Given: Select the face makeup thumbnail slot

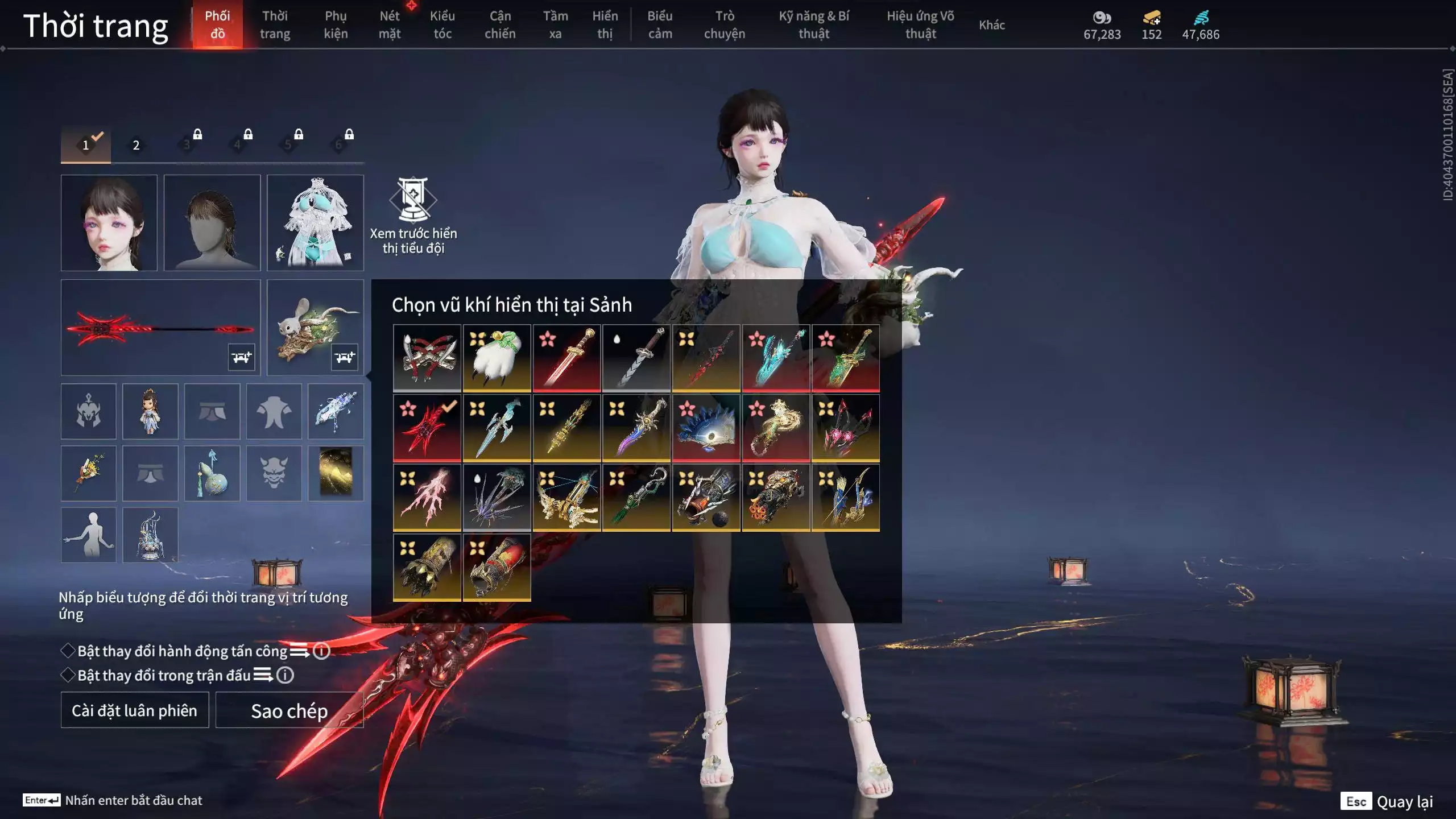Looking at the screenshot, I should 109,222.
